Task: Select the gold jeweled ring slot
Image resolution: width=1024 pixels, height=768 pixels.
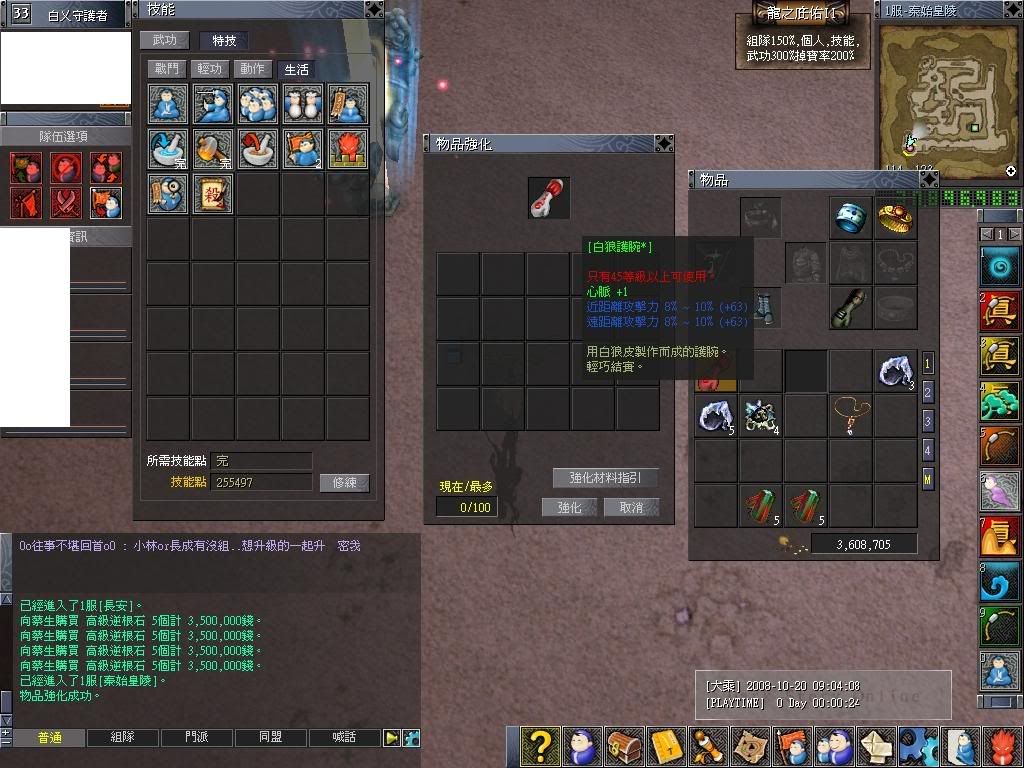Action: coord(896,218)
